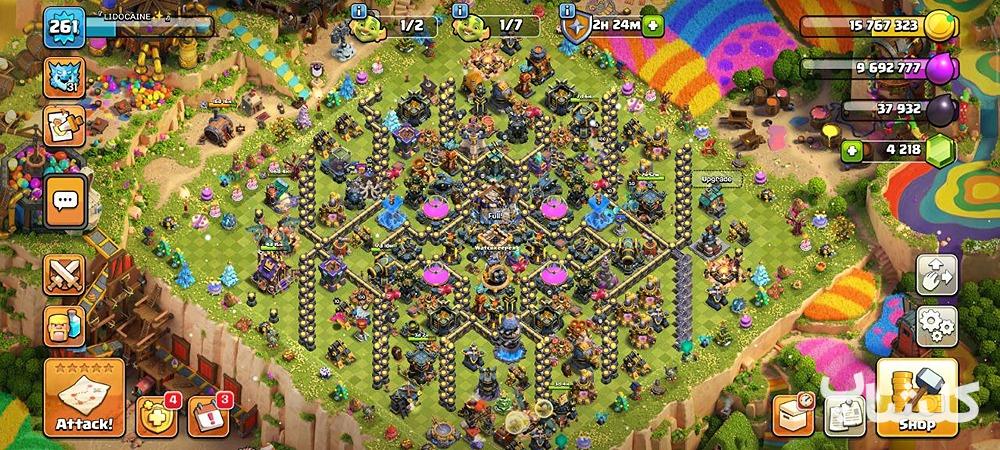Click the green plus next to shield timer
This screenshot has width=1000, height=450.
653,27
